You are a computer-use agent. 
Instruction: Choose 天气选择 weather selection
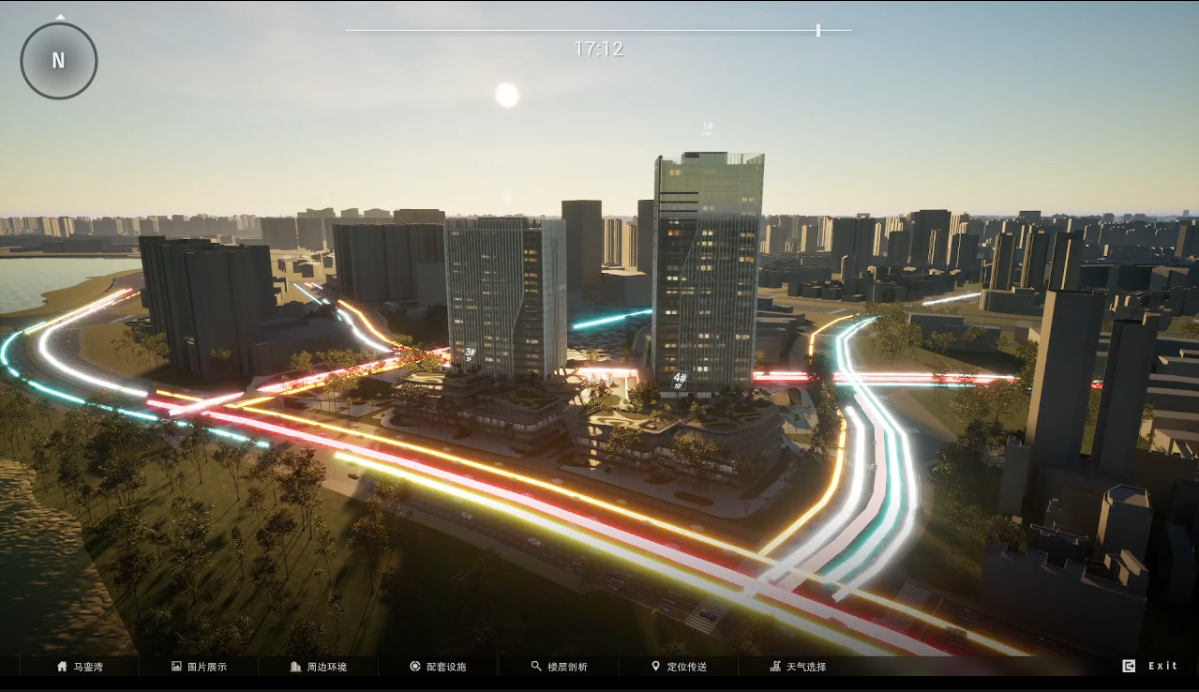(798, 666)
